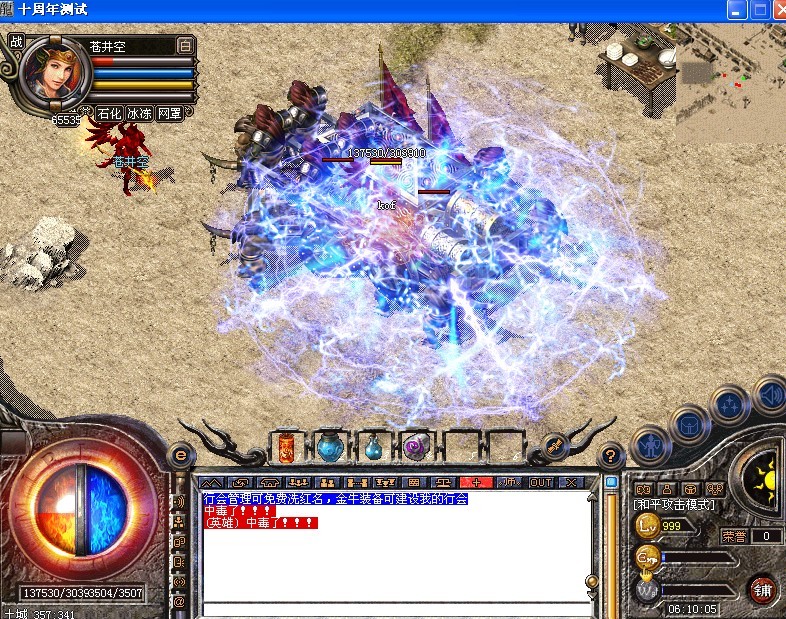Click the 白 button on the hero frame

click(185, 45)
